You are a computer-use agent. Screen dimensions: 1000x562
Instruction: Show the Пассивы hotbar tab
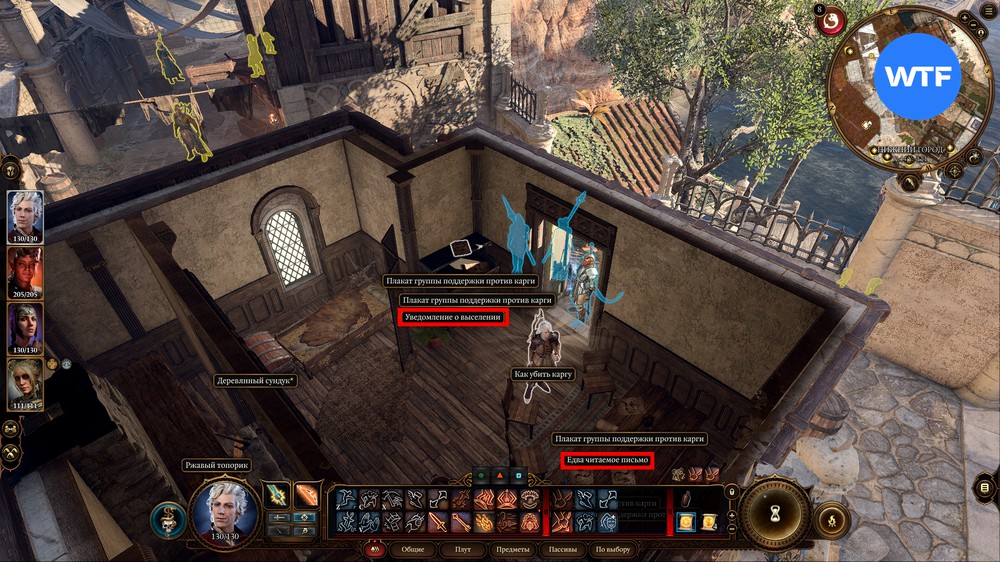pos(563,549)
